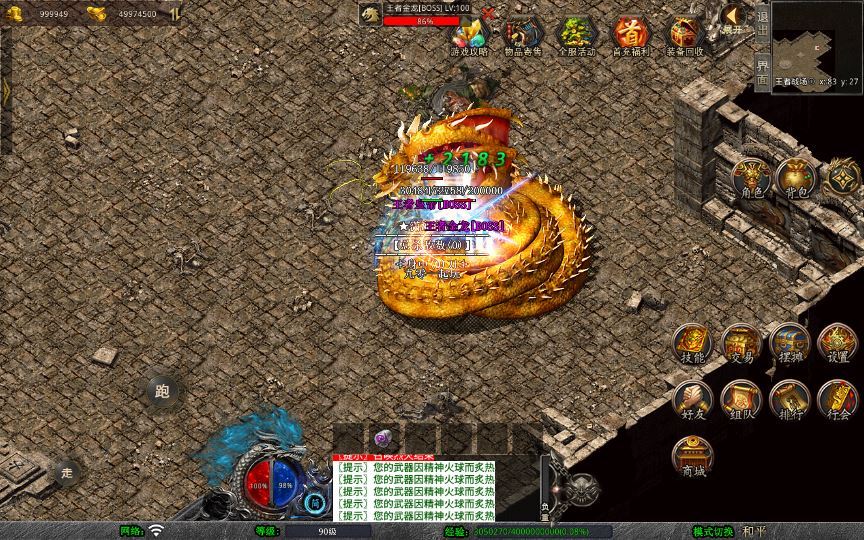Click the 展开 arrow toggle

click(x=733, y=17)
